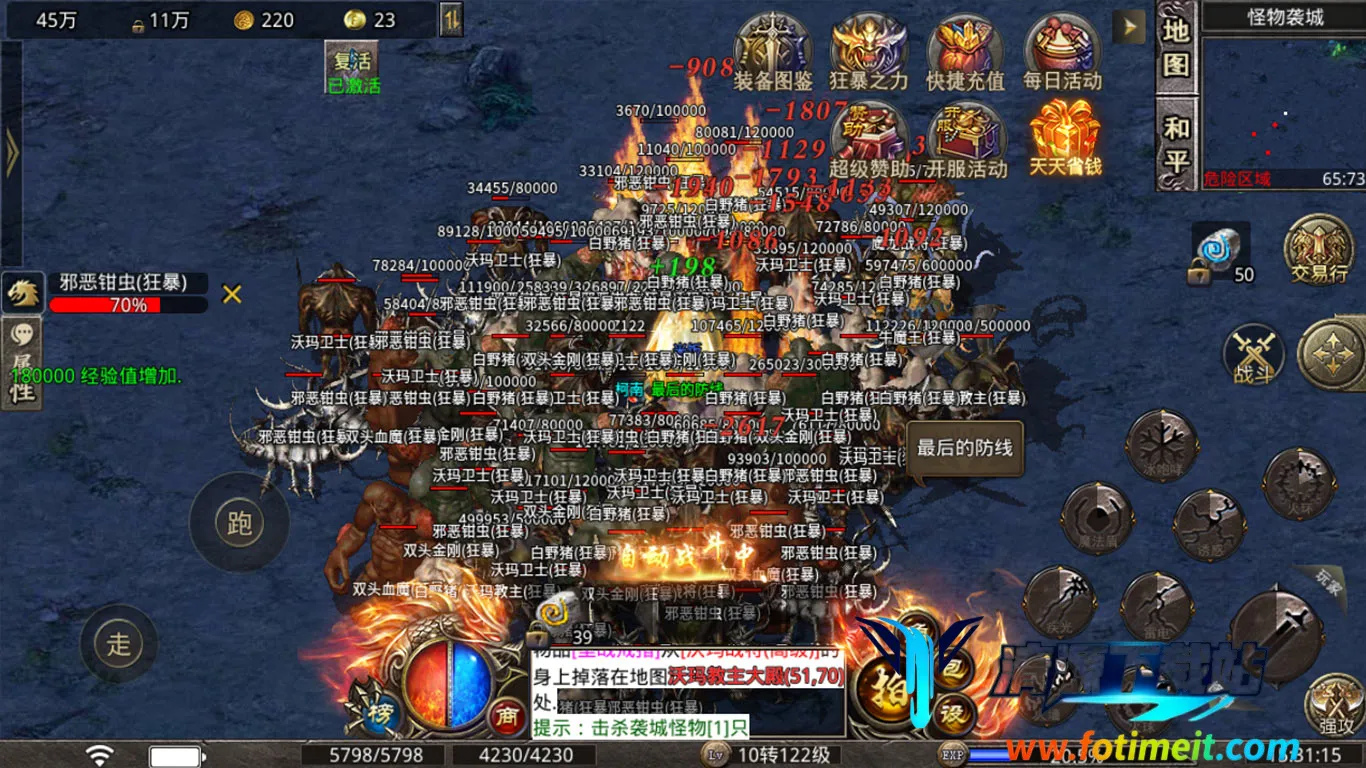This screenshot has height=768, width=1366.
Task: Open the 超级赞助 super sponsor panel
Action: 868,138
